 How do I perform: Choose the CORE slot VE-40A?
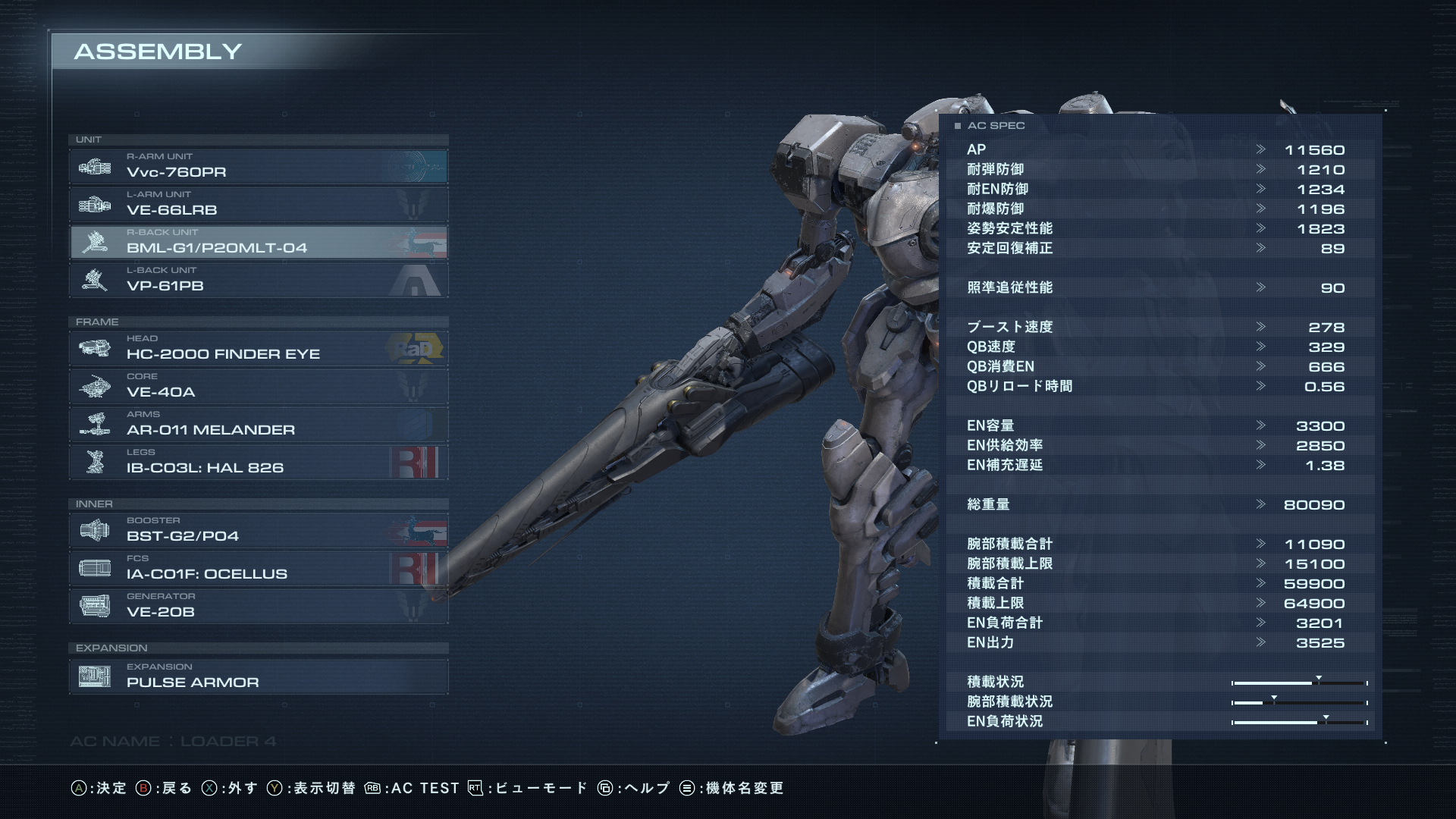(x=258, y=386)
